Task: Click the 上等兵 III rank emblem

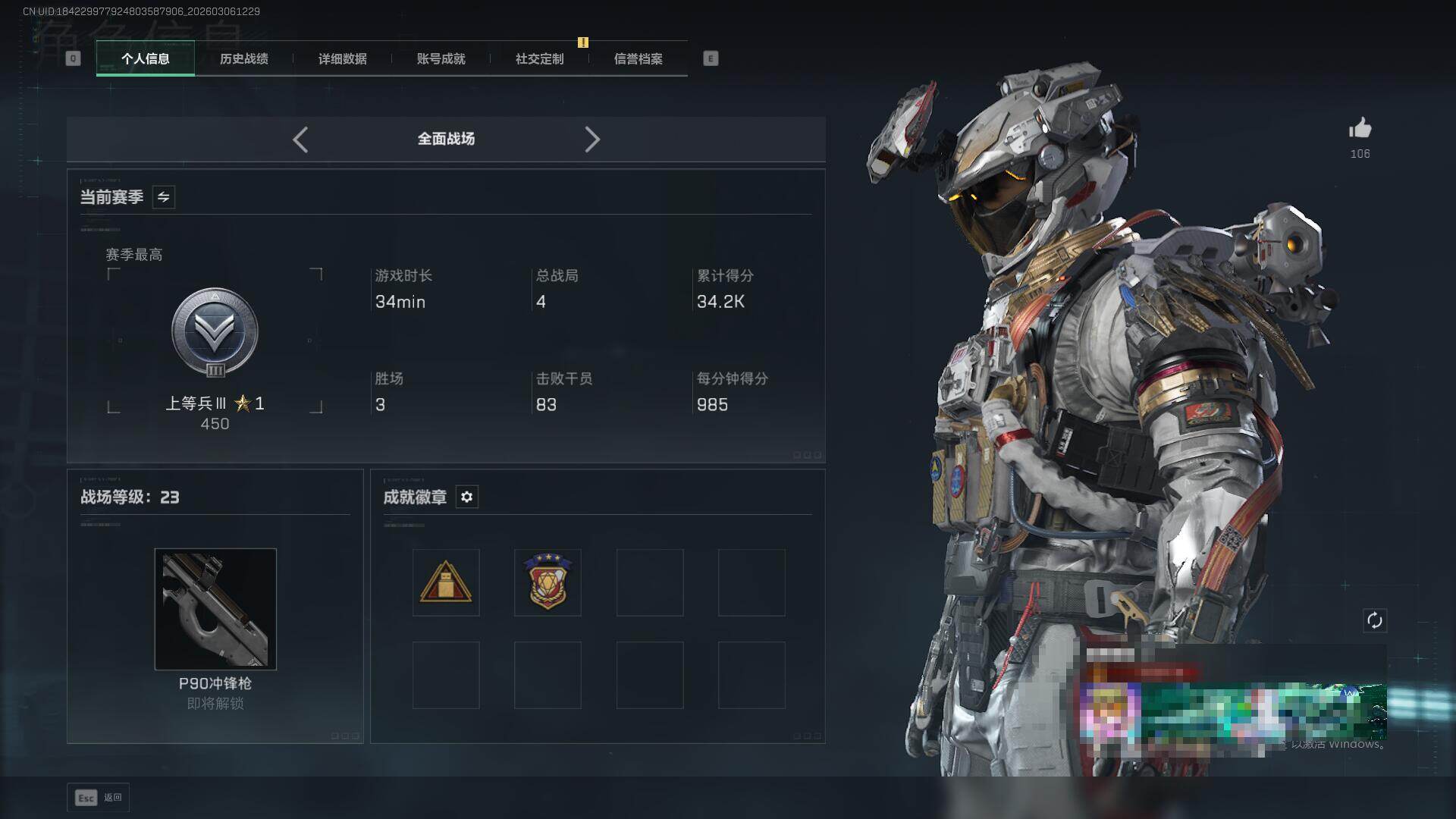Action: pos(215,333)
